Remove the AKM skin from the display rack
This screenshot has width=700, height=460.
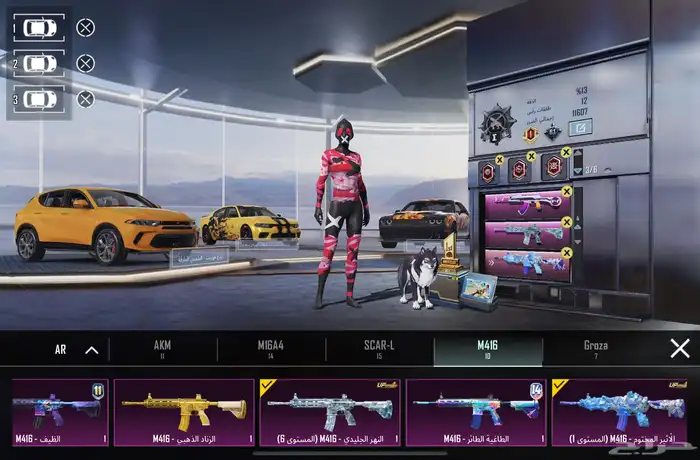567,191
